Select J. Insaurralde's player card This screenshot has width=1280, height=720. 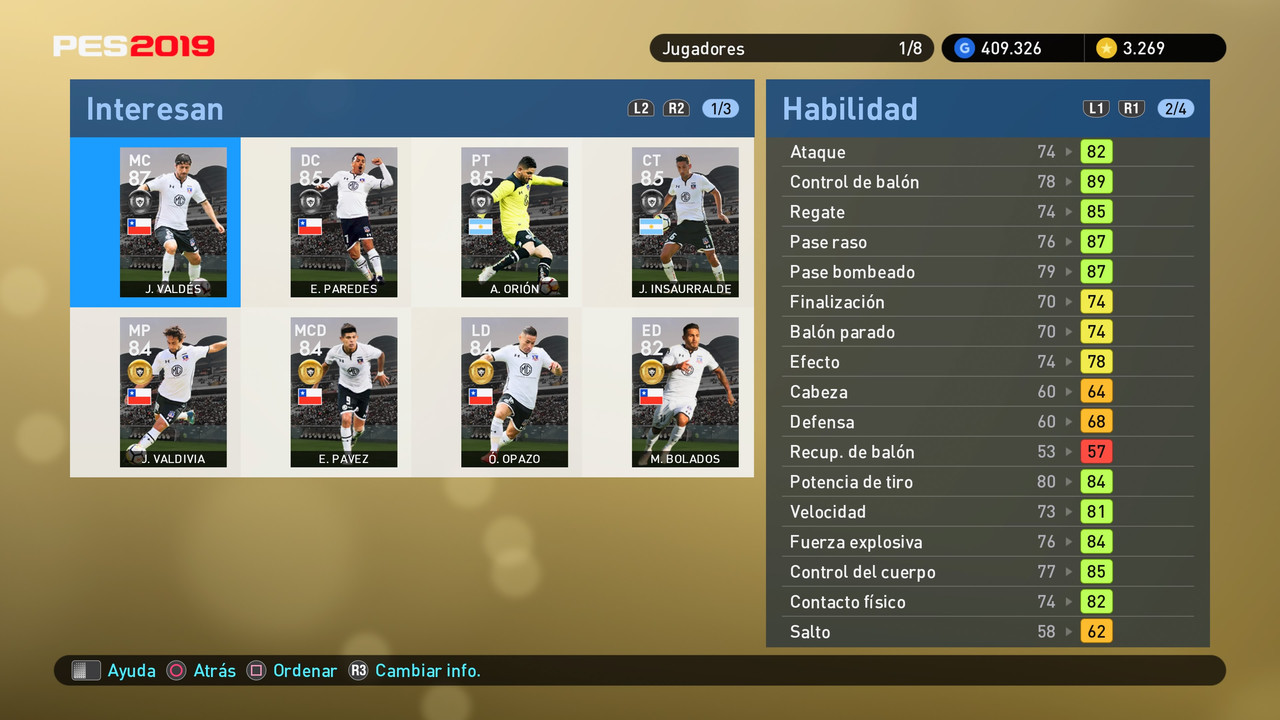coord(685,222)
